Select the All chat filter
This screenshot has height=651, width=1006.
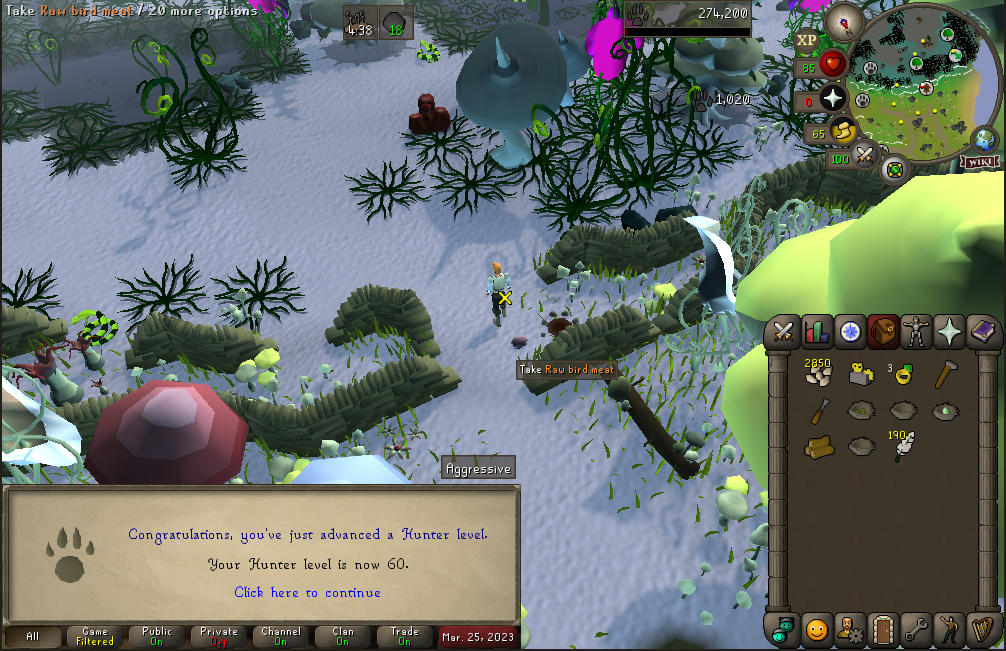pyautogui.click(x=33, y=636)
